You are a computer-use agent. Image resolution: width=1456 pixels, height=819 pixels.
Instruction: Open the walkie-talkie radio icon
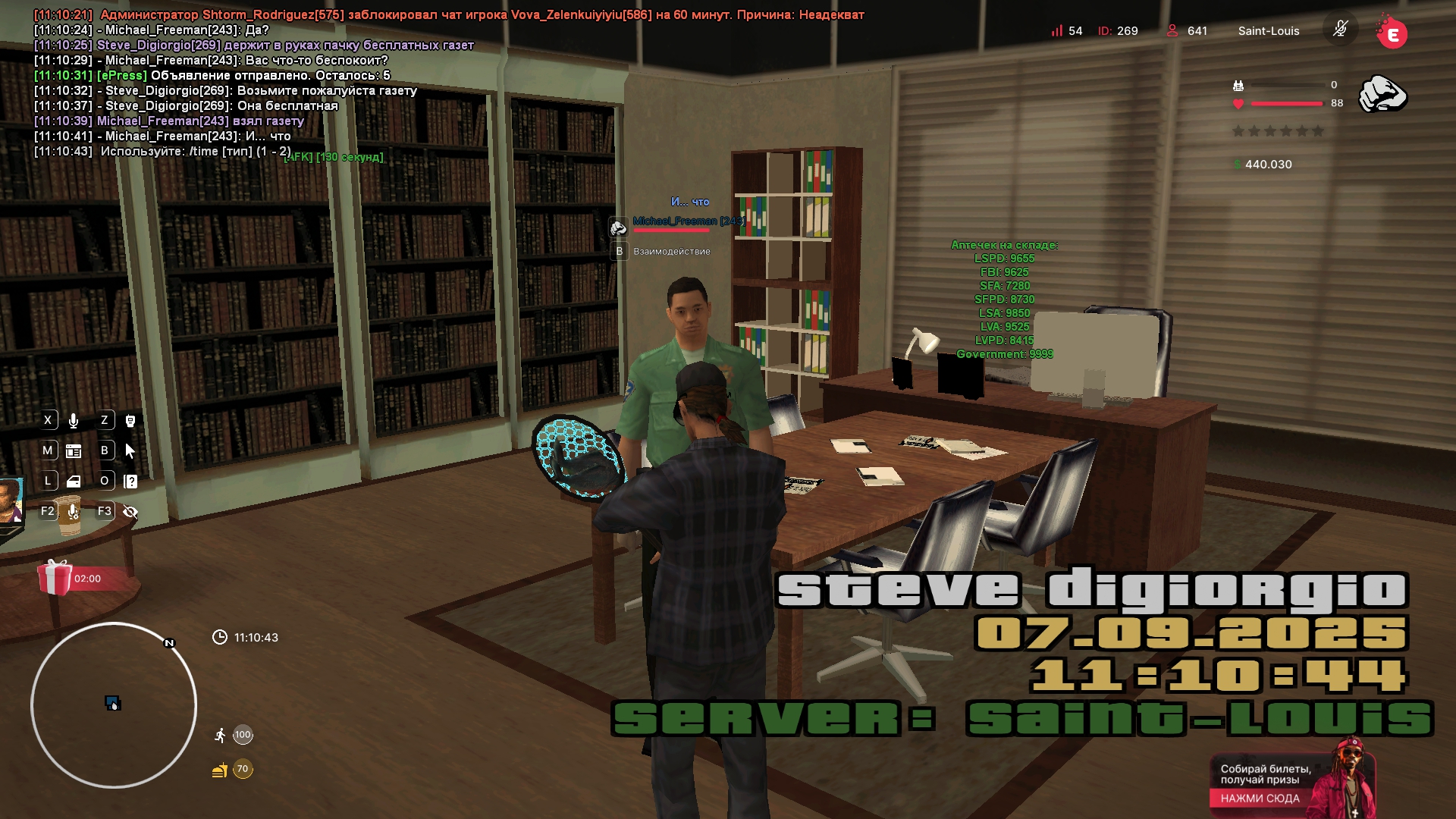pos(130,421)
